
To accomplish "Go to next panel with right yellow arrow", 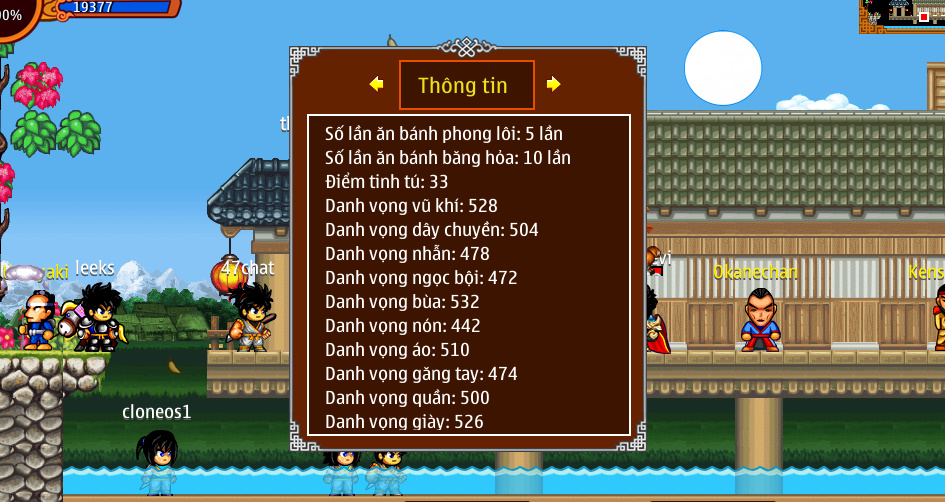I will click(x=553, y=85).
